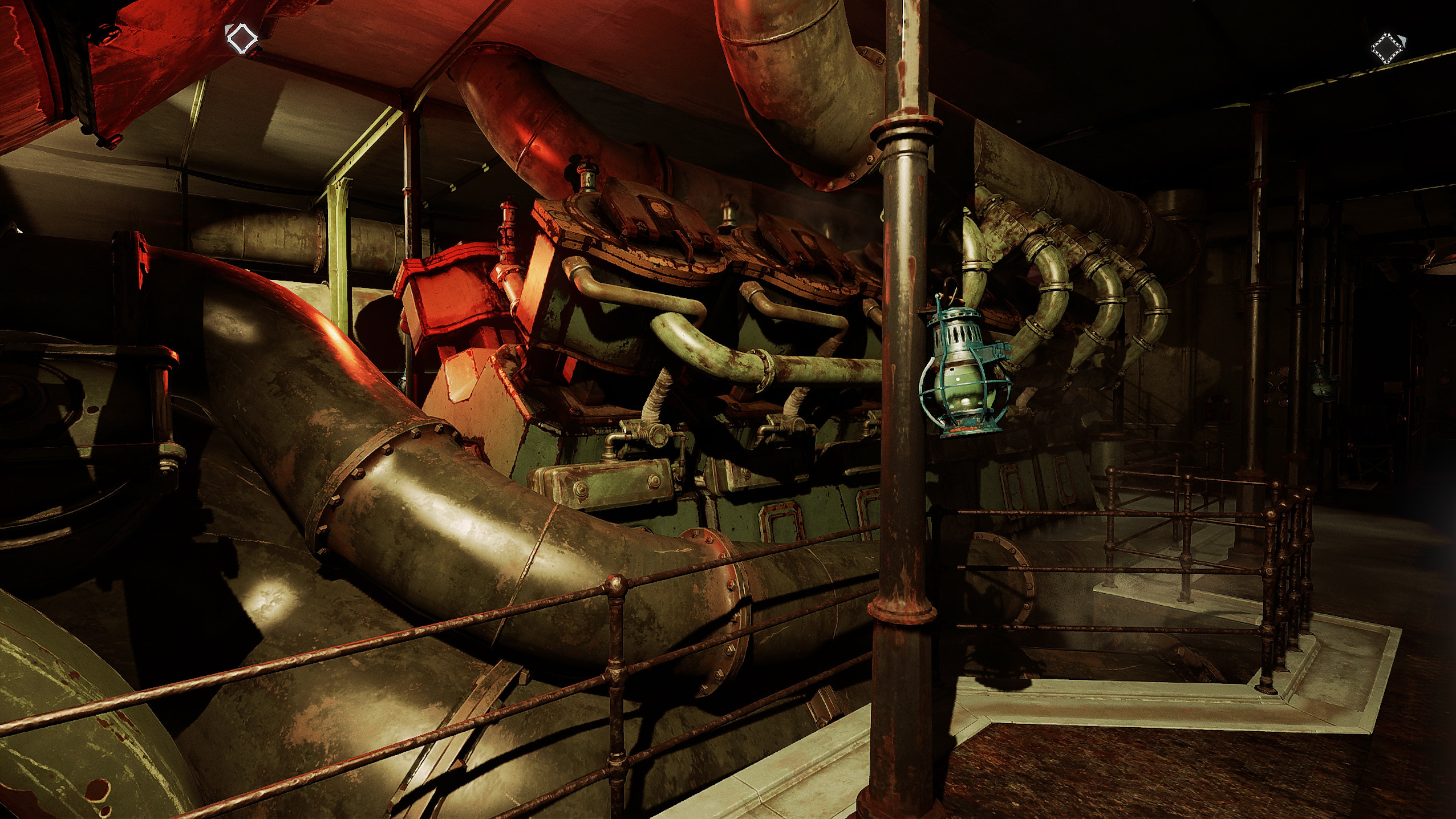Select the dotted-outline diamond marker
Screen dimensions: 1456x819
(1388, 48)
